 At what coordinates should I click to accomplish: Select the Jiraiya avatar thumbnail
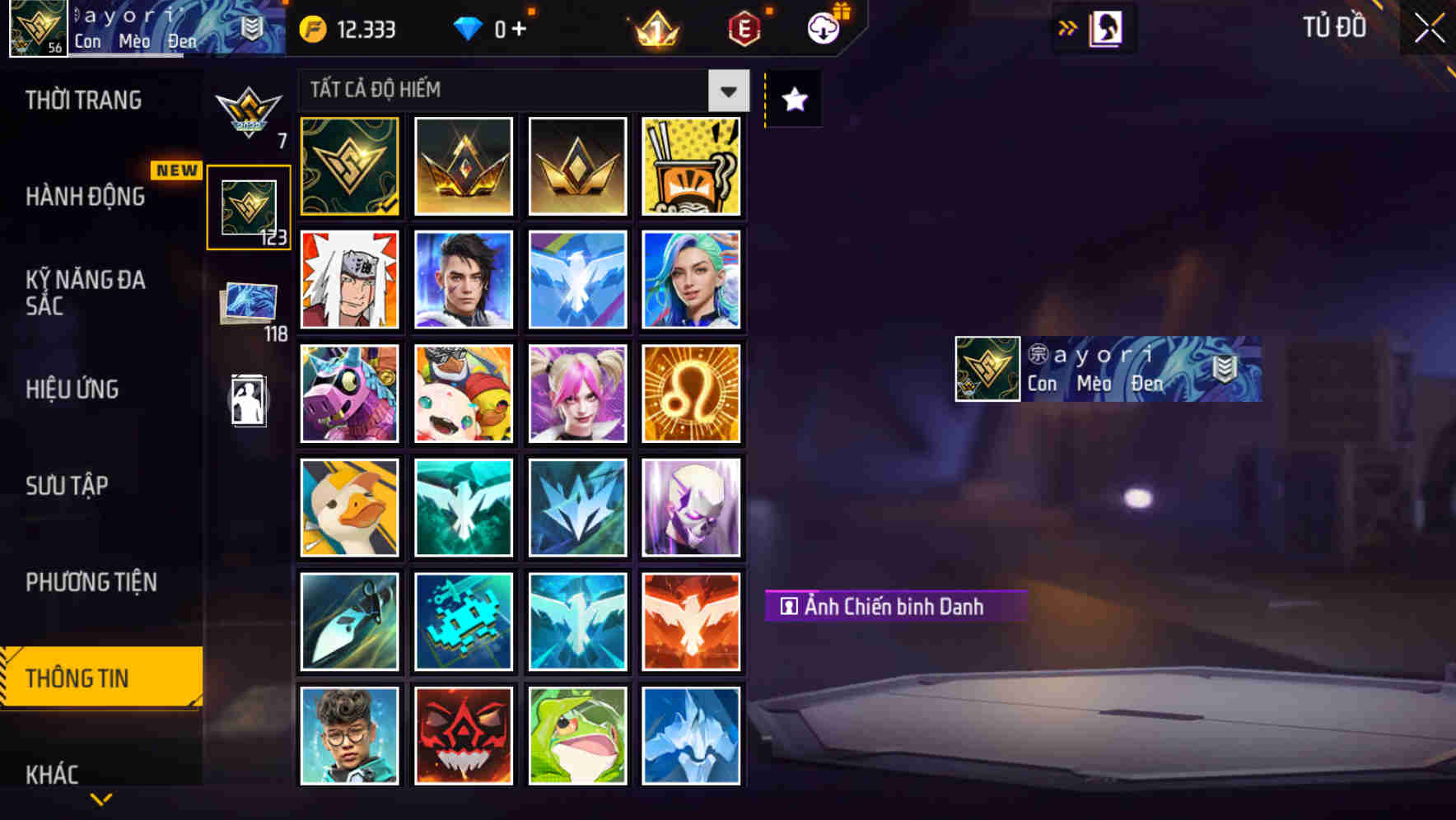tap(349, 280)
